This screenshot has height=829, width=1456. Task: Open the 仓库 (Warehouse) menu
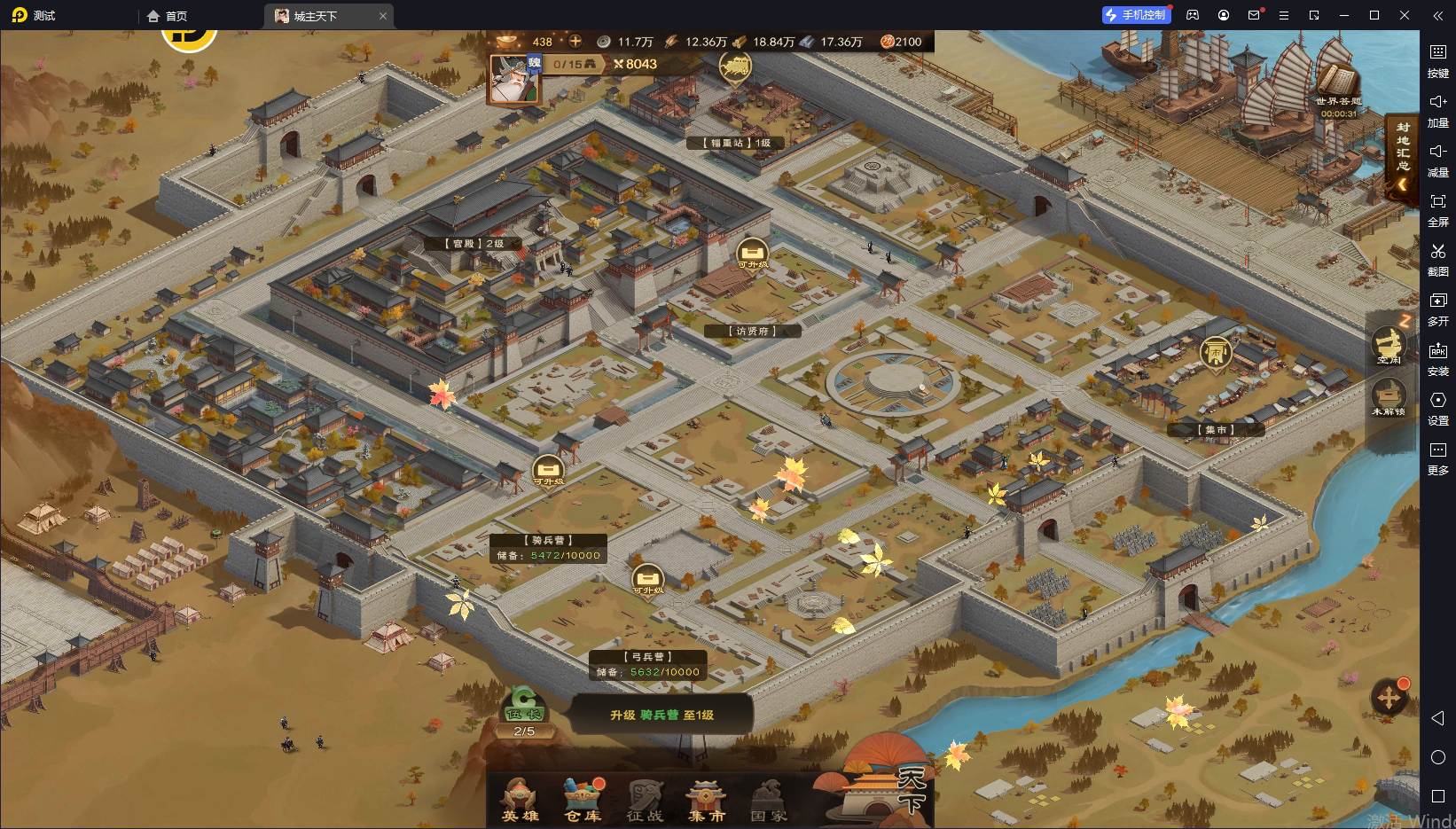pos(583,800)
